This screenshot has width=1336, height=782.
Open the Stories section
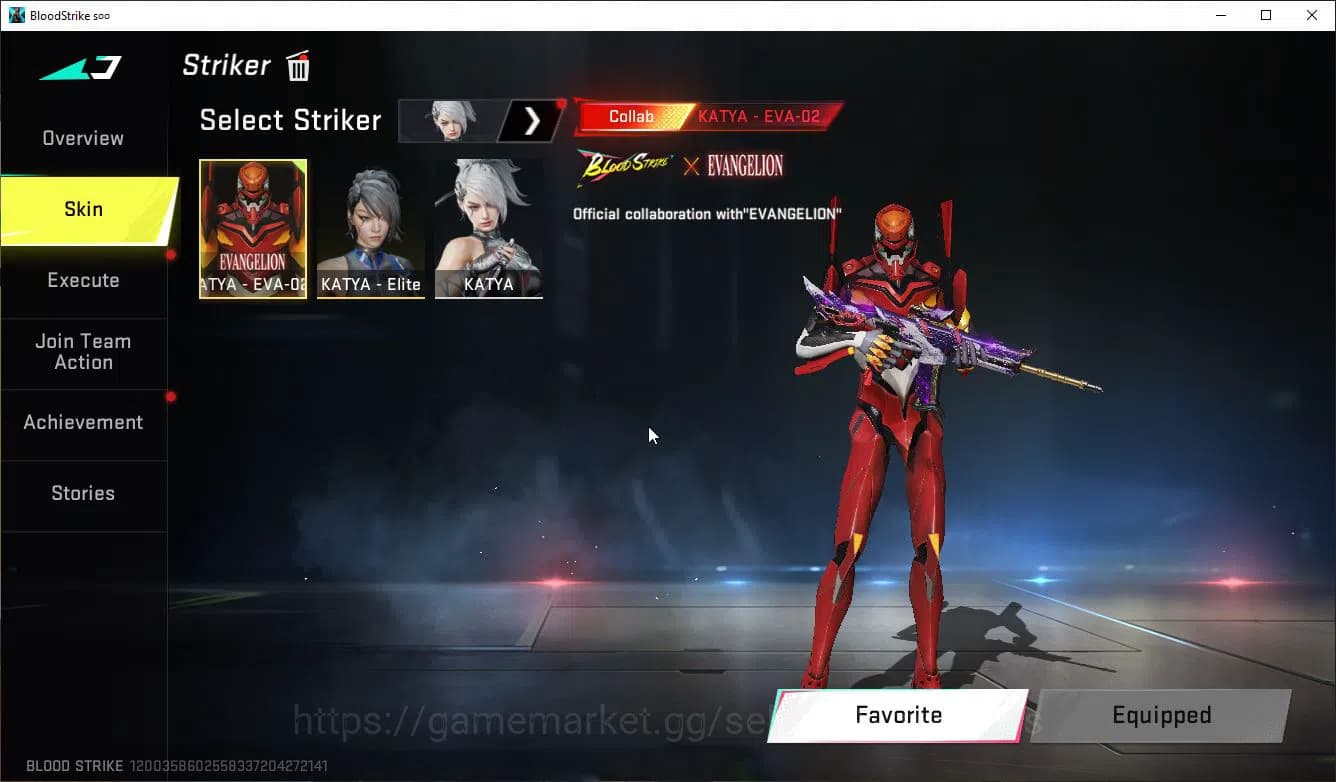pos(82,492)
